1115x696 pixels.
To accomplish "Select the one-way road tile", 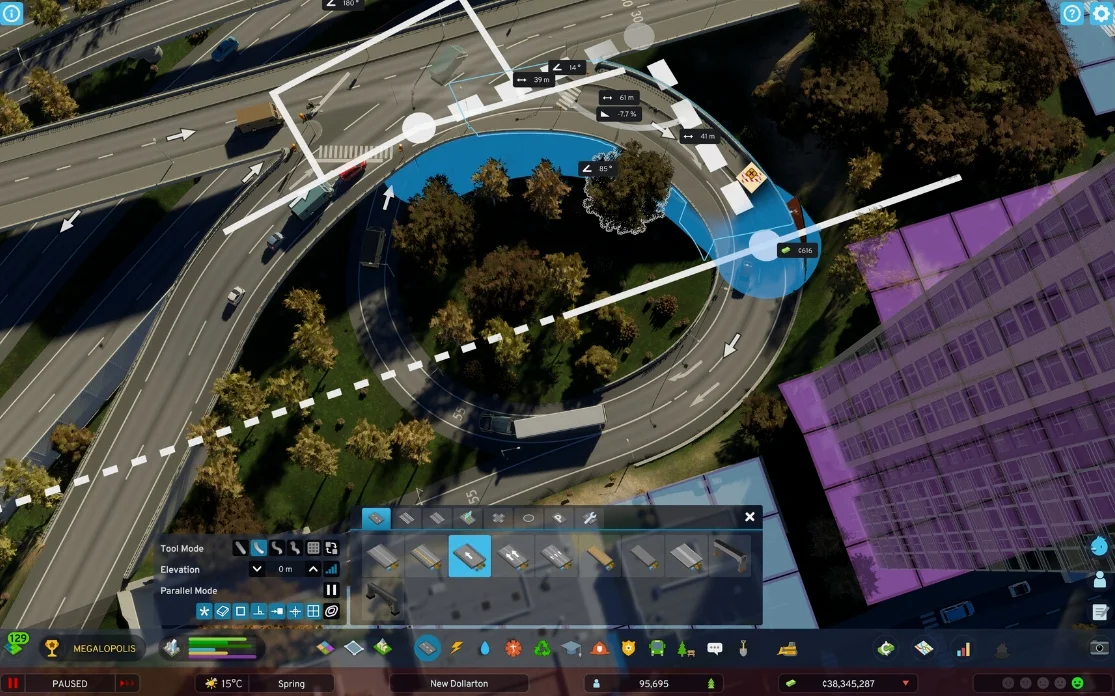I will coord(469,556).
